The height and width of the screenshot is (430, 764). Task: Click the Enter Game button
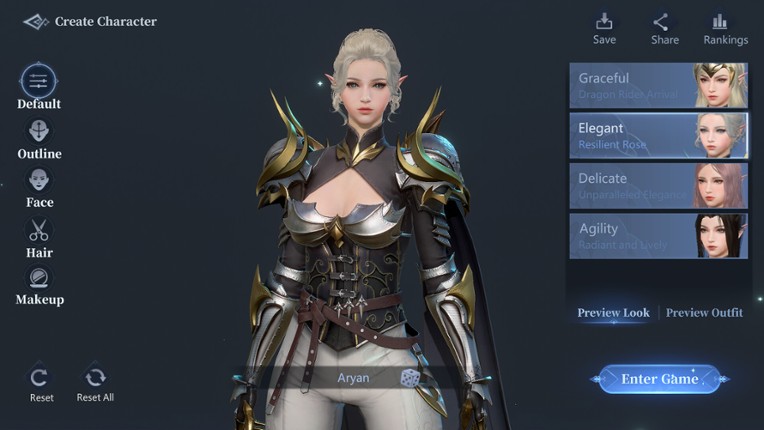tap(659, 379)
